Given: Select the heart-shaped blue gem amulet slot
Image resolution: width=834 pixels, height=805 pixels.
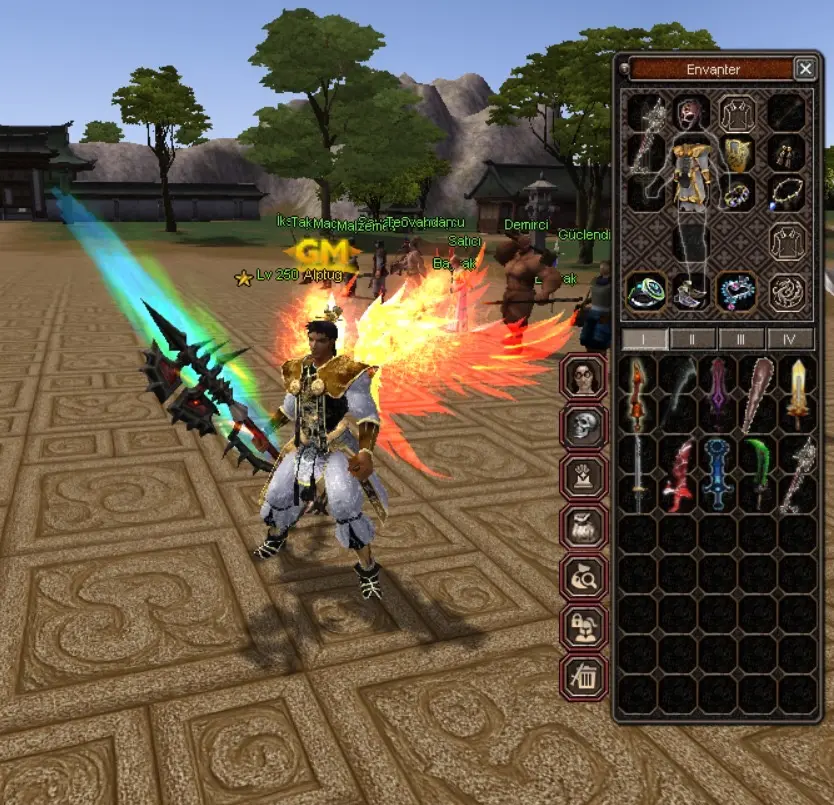Looking at the screenshot, I should coord(737,291).
